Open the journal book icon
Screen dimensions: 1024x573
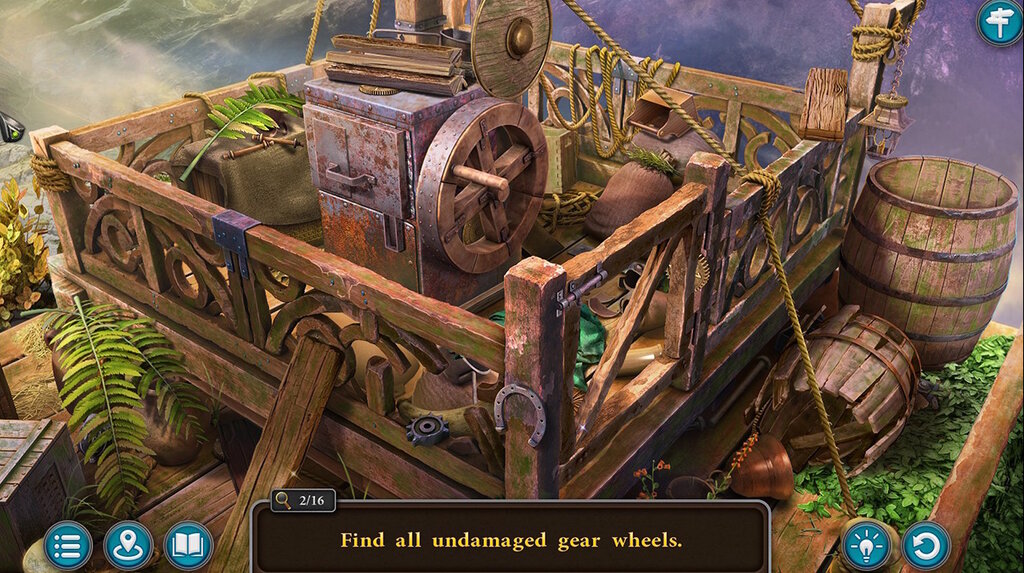click(x=188, y=545)
